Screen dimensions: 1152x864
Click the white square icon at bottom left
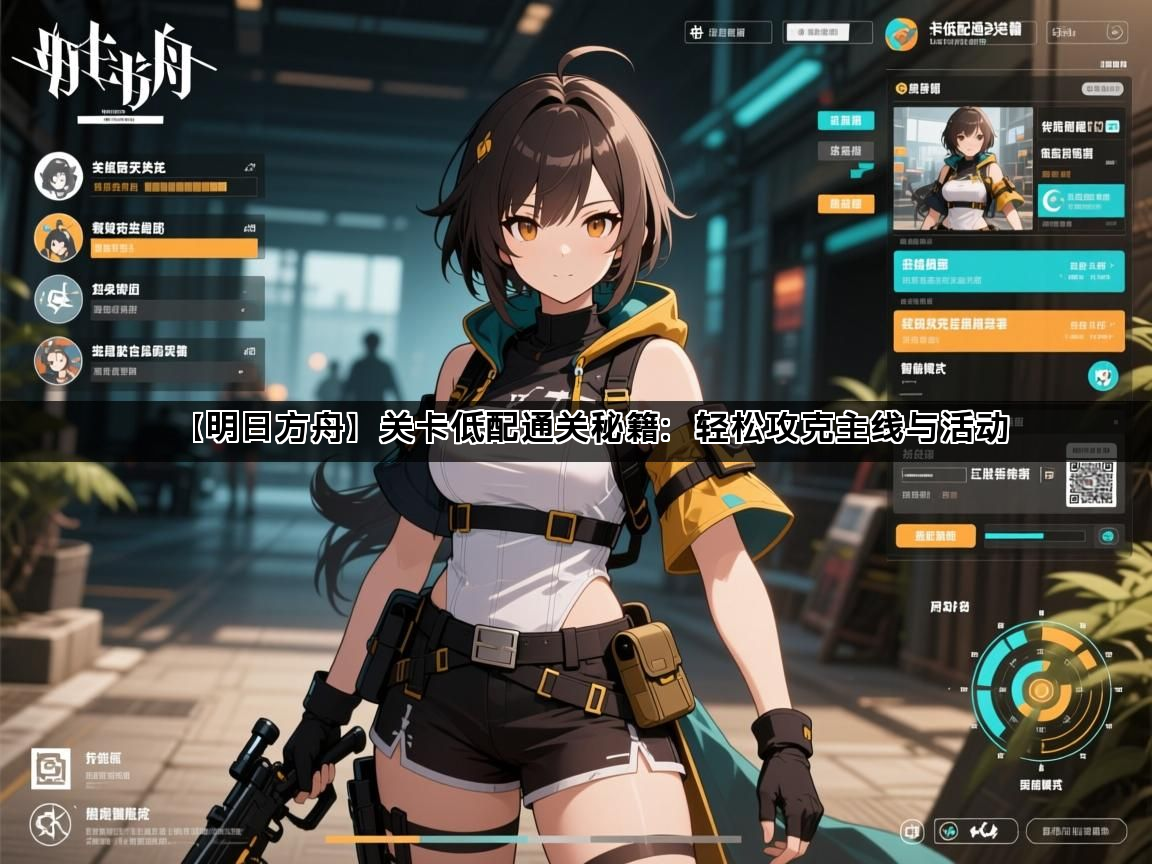pos(49,768)
